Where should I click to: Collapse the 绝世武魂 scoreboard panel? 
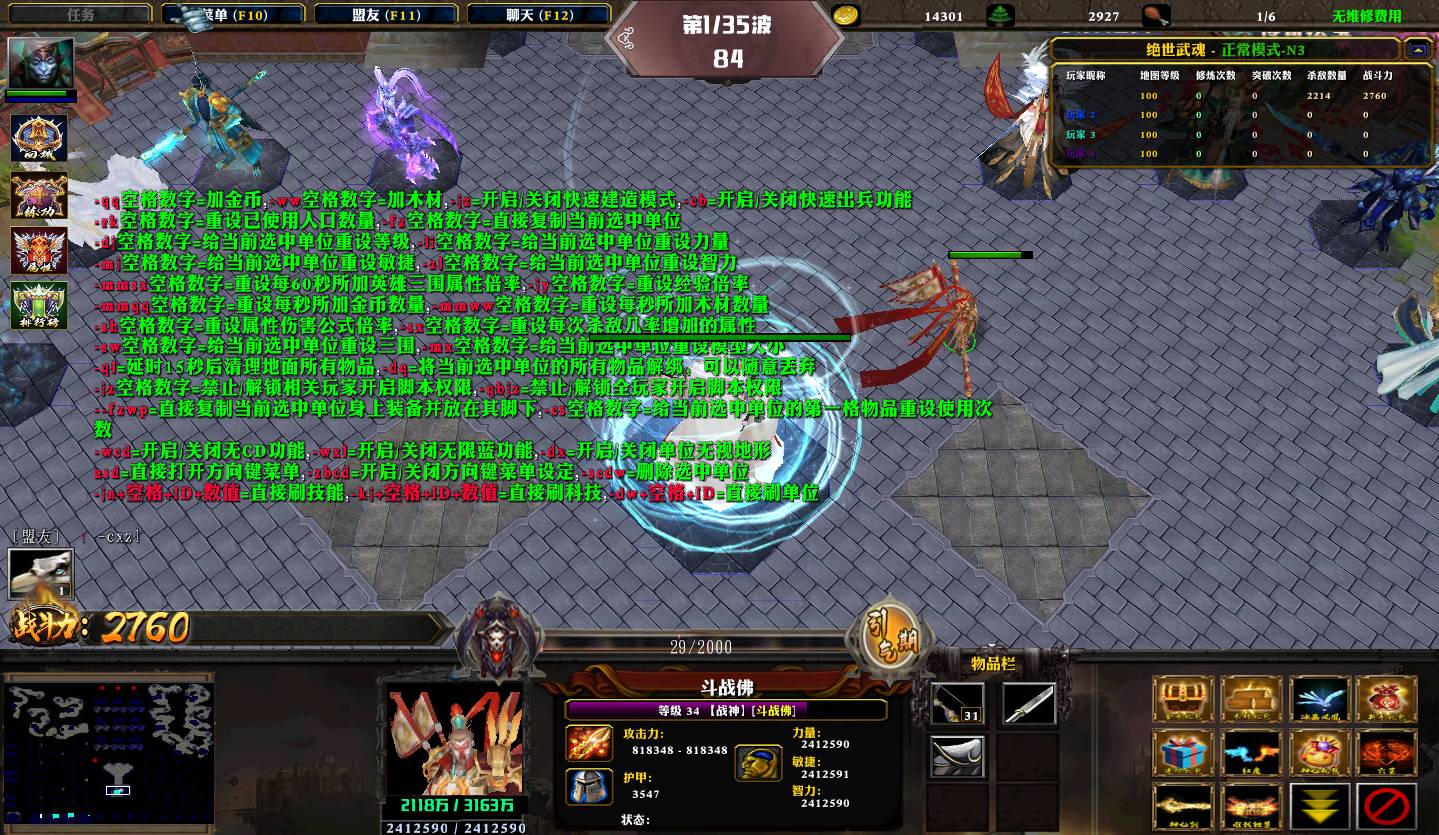tap(1417, 49)
